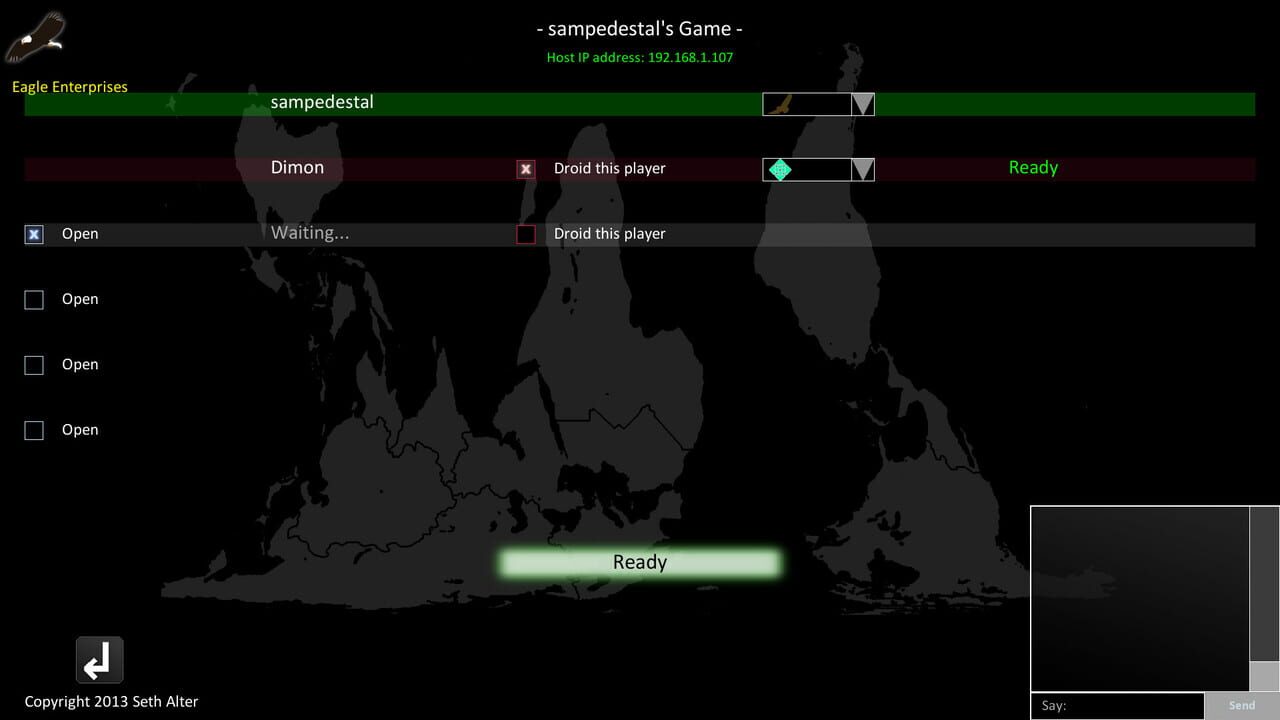The width and height of the screenshot is (1280, 720).
Task: Open sampedestal's flag dropdown arrow
Action: (862, 104)
